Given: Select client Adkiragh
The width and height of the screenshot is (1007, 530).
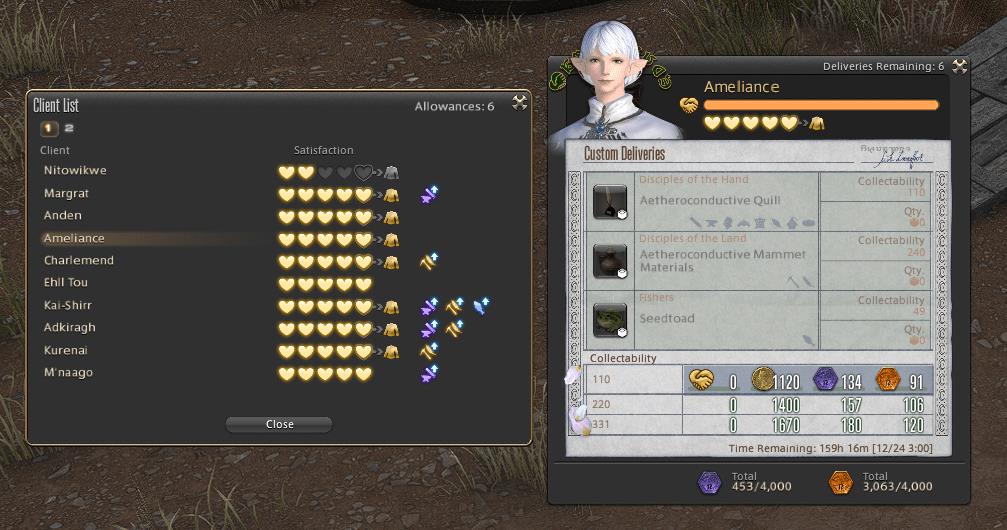Looking at the screenshot, I should click(70, 328).
